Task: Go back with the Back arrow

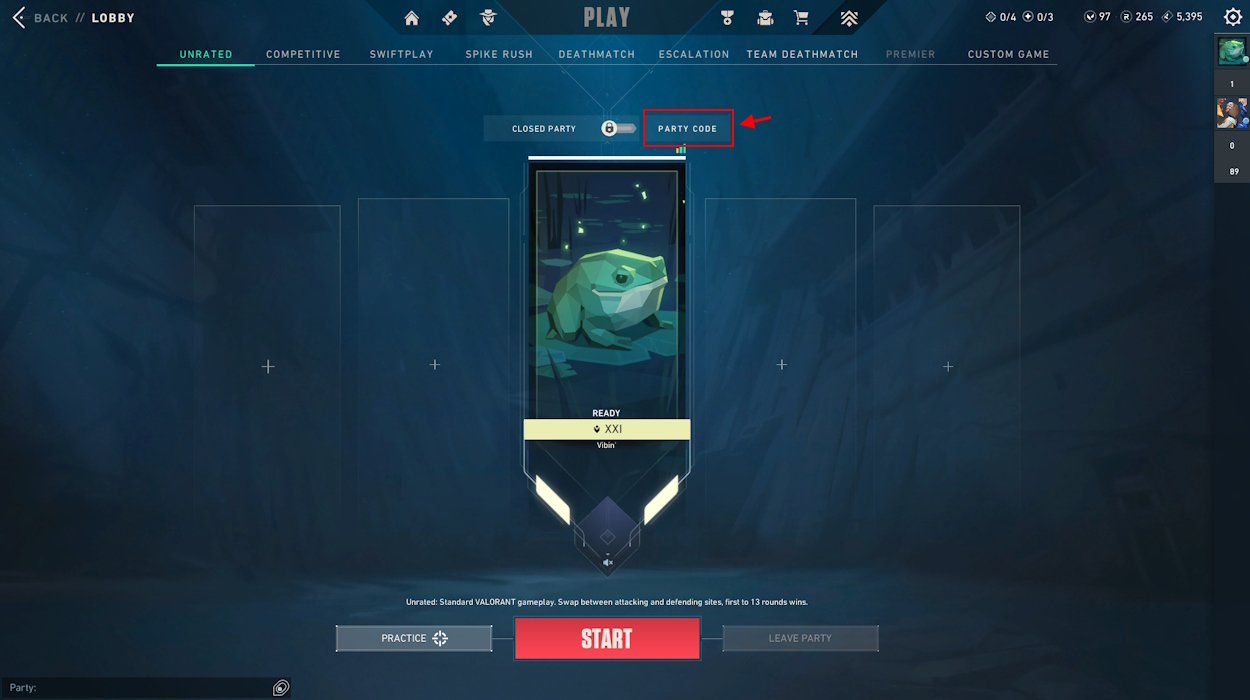Action: 19,18
